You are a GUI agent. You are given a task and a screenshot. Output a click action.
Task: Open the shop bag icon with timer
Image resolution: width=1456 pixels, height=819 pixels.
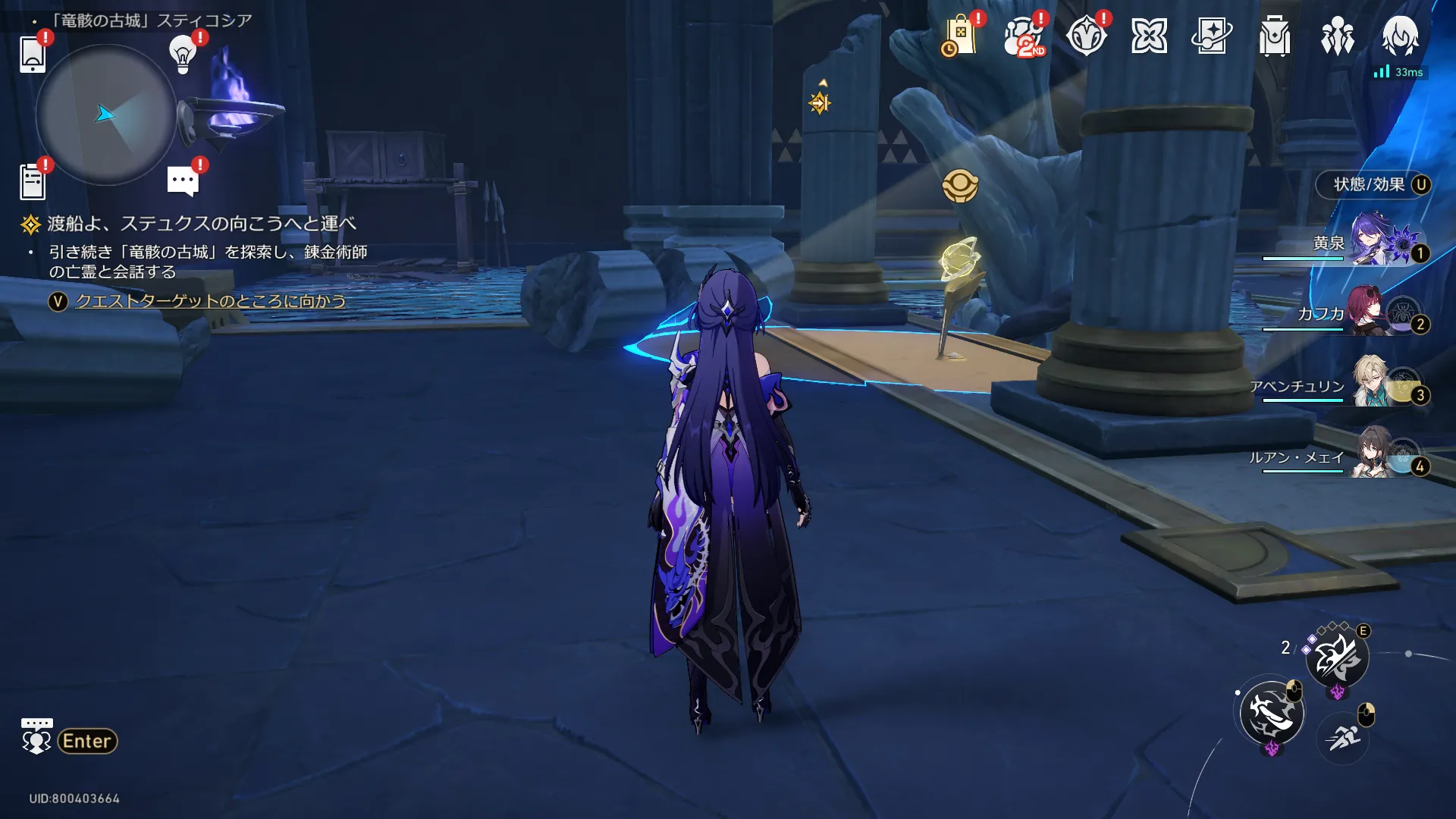click(x=959, y=36)
